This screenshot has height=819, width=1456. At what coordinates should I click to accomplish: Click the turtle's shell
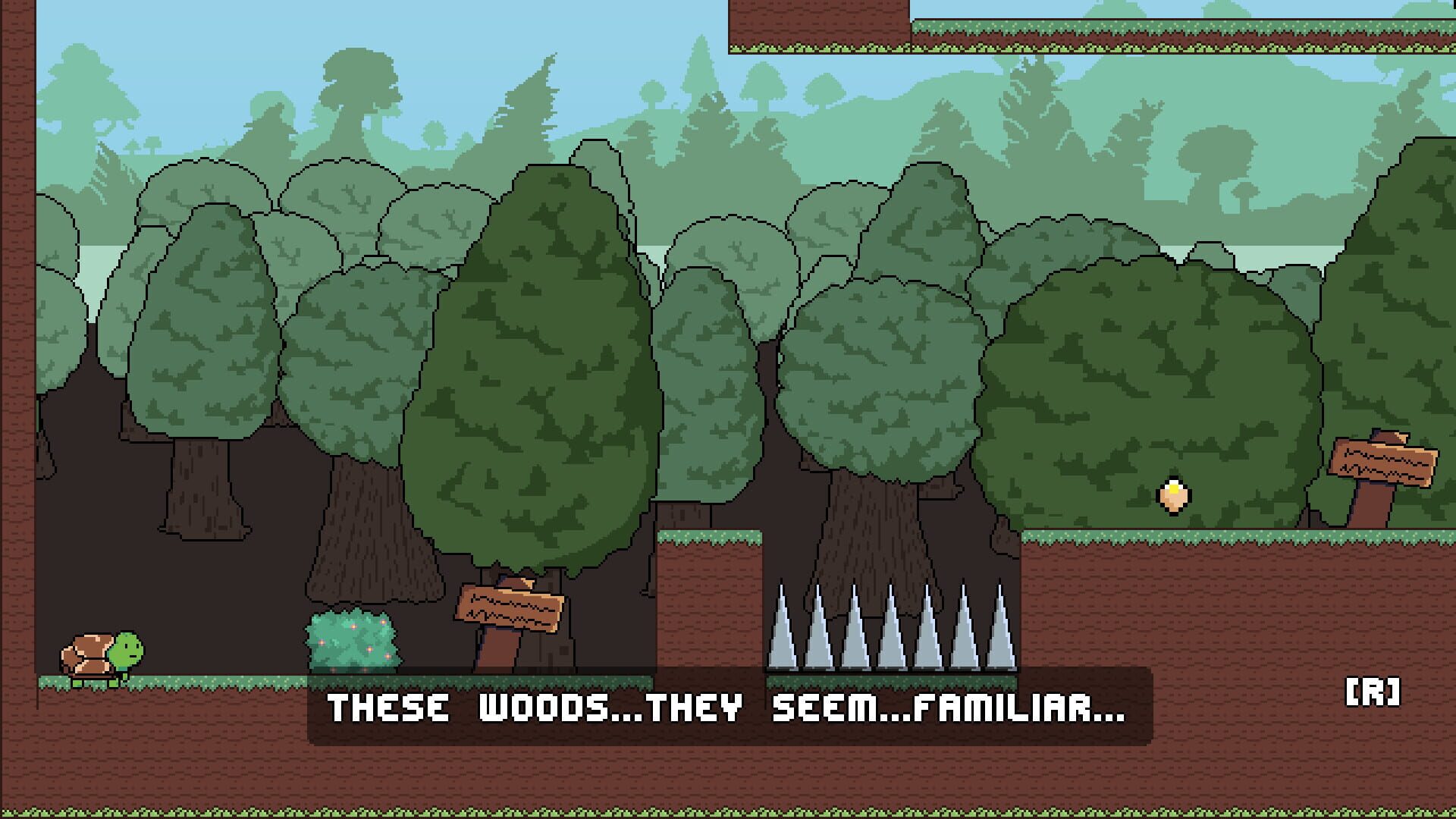(x=91, y=652)
